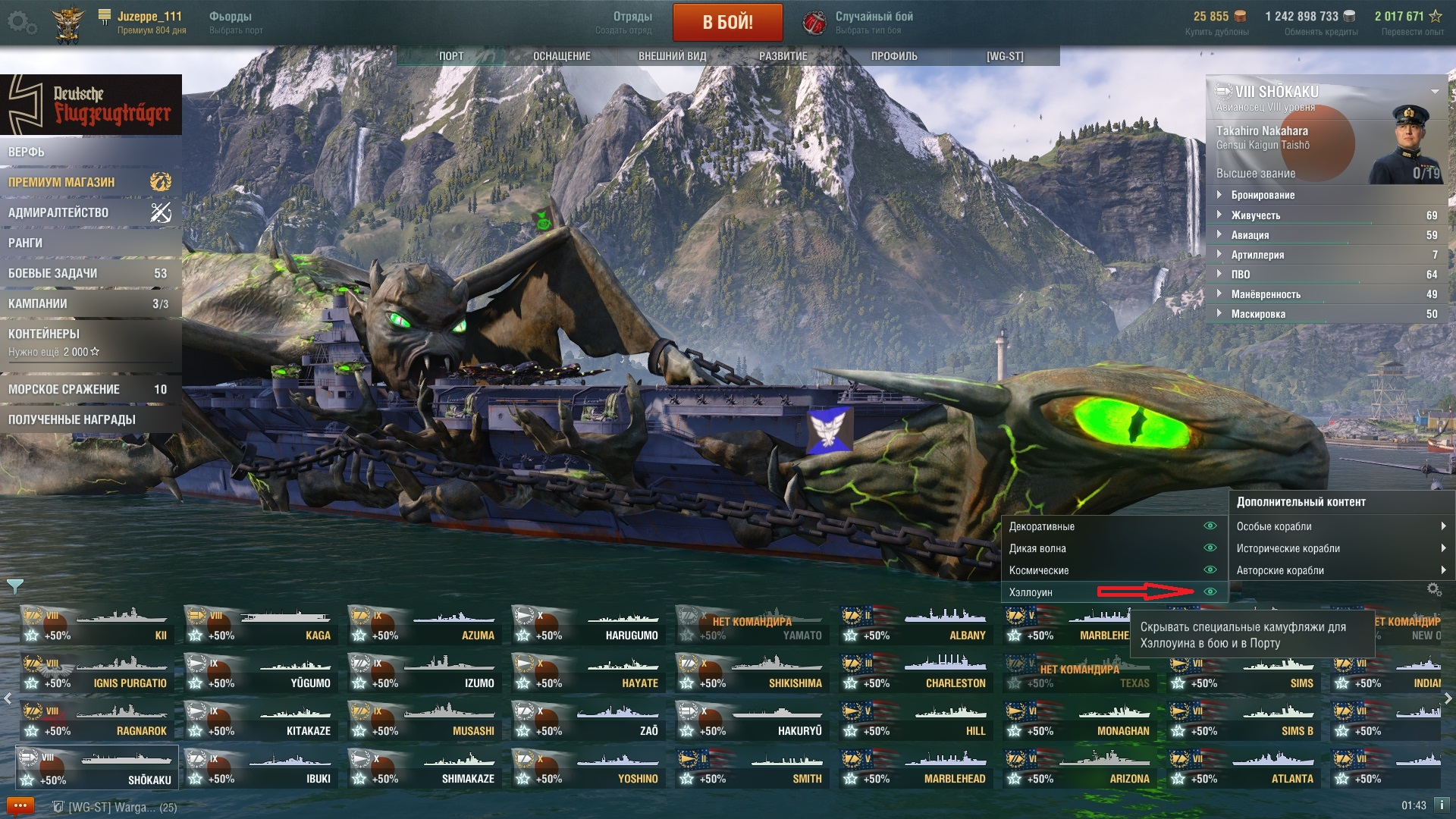Choose the MUSASHI ship tile

tap(423, 722)
